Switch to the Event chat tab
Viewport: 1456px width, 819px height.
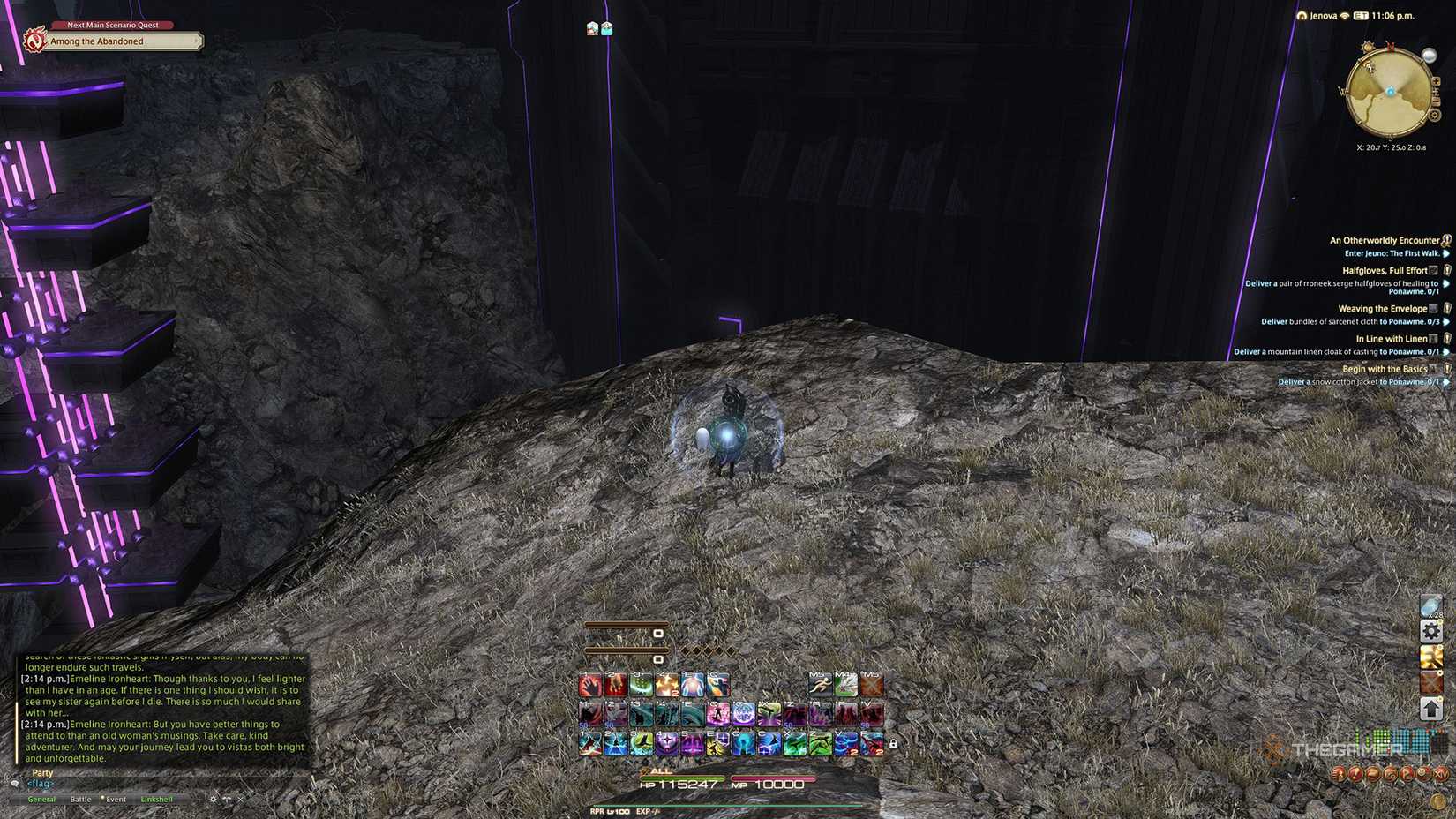click(115, 799)
